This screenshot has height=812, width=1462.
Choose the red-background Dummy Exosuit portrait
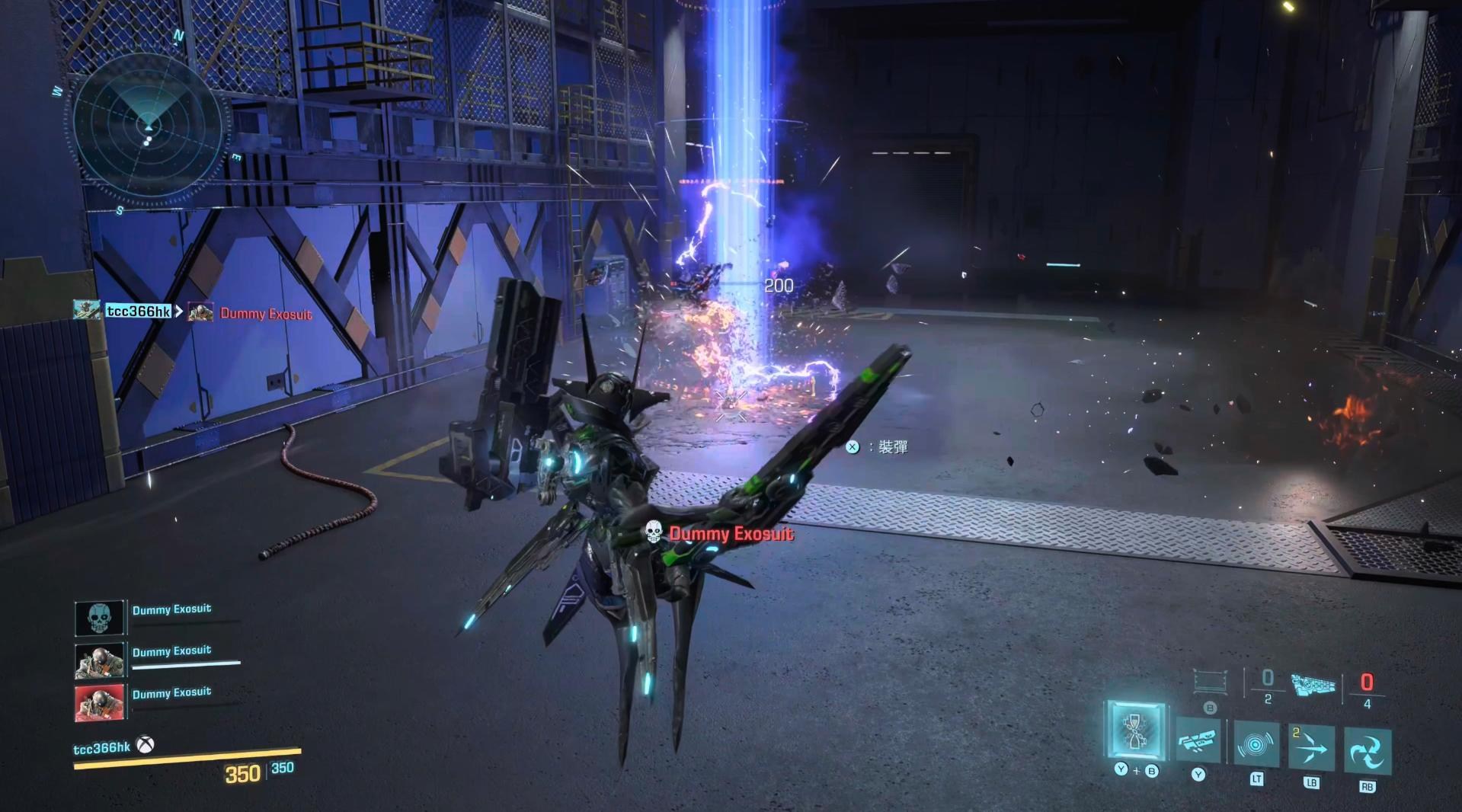click(99, 702)
